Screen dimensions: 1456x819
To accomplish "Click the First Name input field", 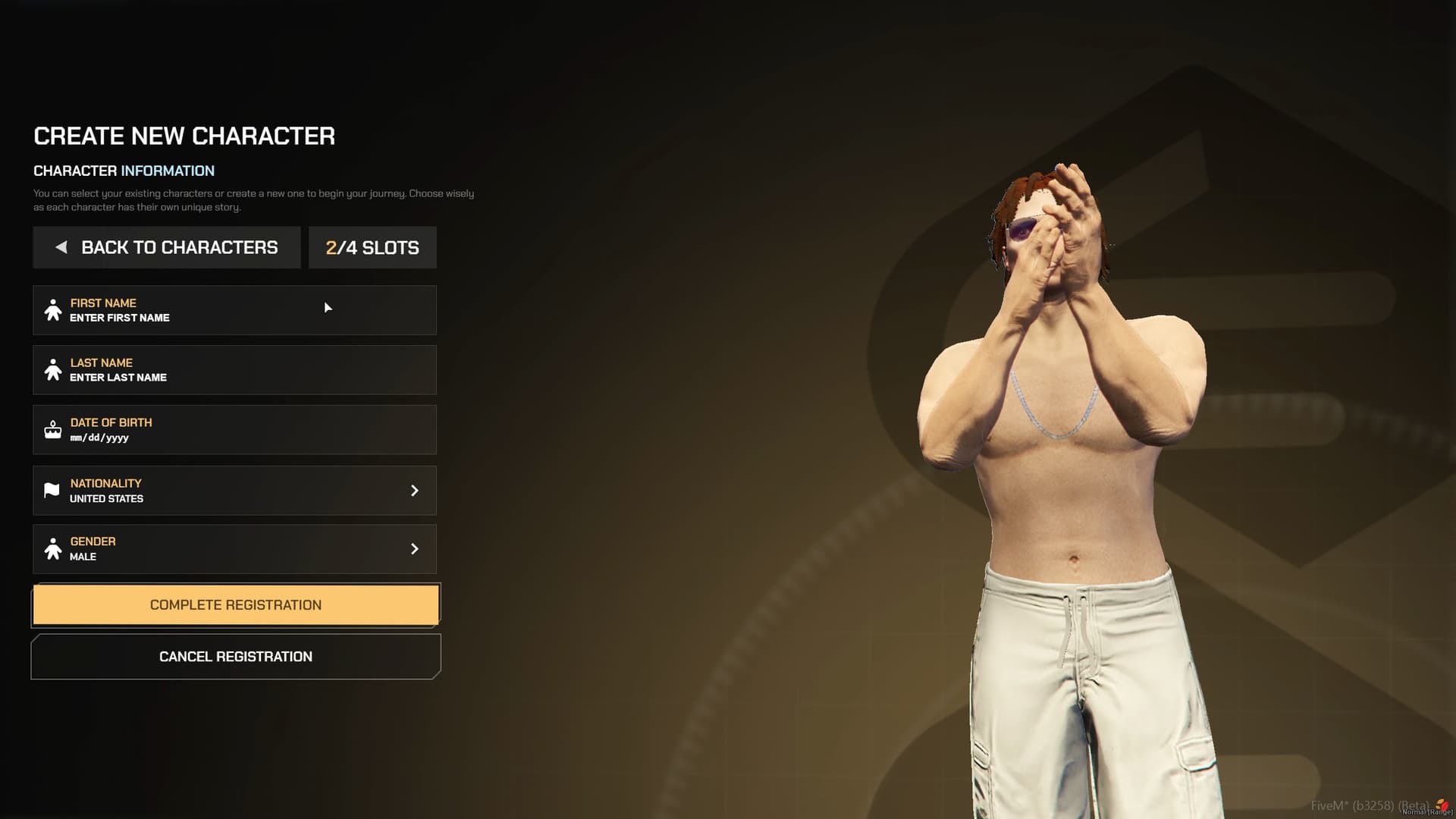I will click(234, 310).
